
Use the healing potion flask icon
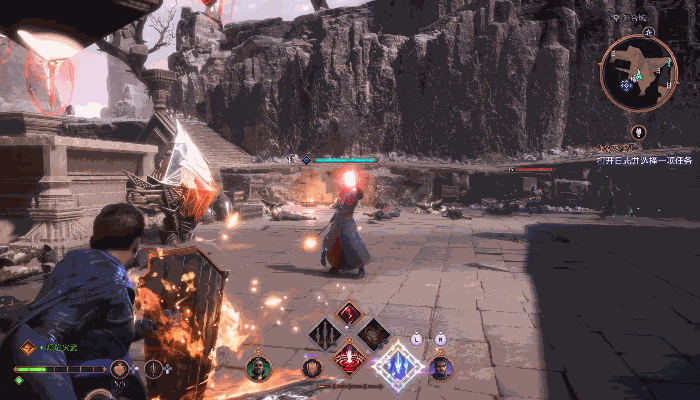point(120,368)
